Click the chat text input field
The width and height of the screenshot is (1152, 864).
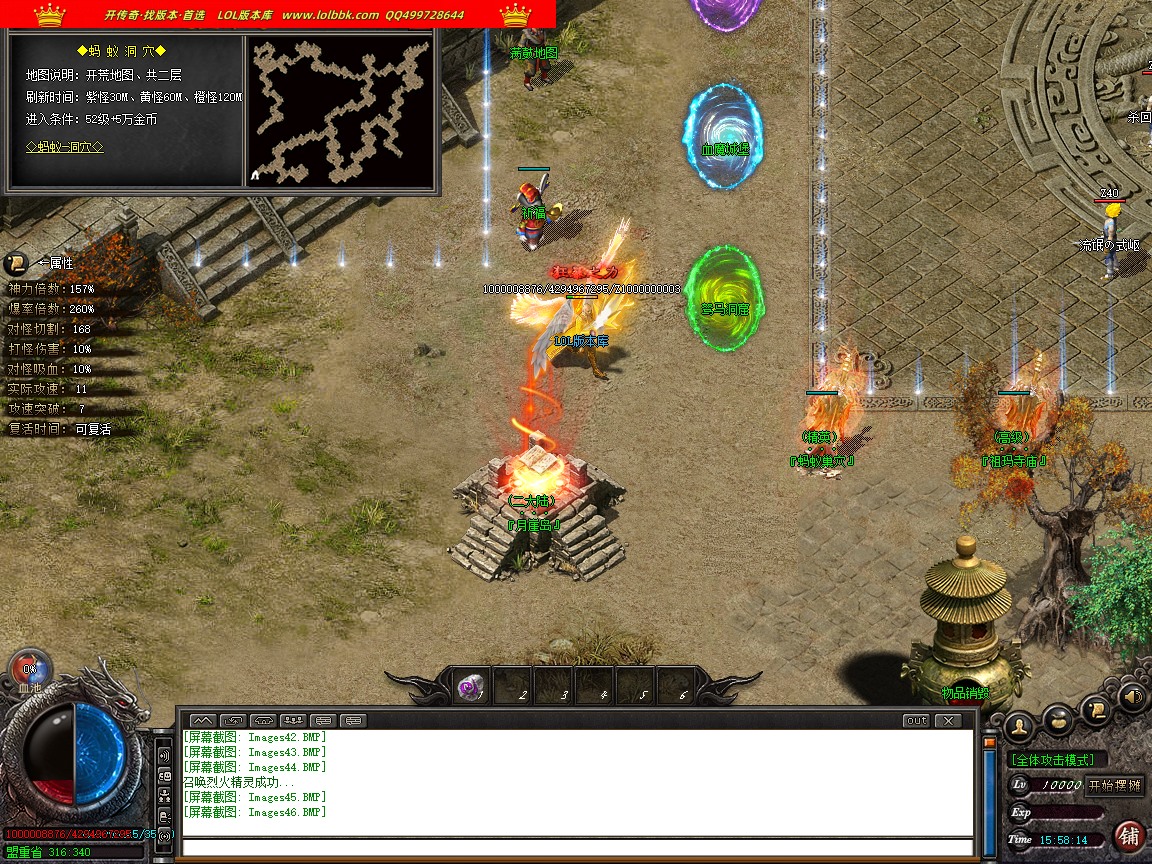[578, 848]
